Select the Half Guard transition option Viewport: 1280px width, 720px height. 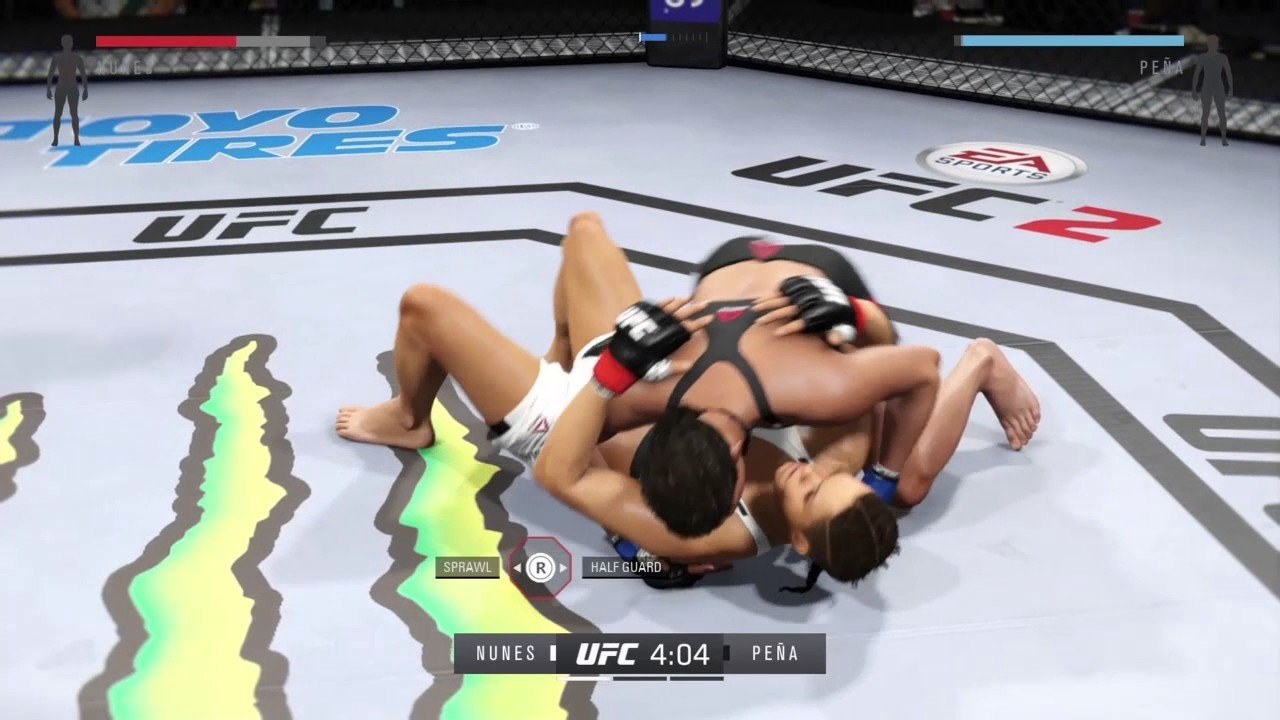click(x=625, y=568)
